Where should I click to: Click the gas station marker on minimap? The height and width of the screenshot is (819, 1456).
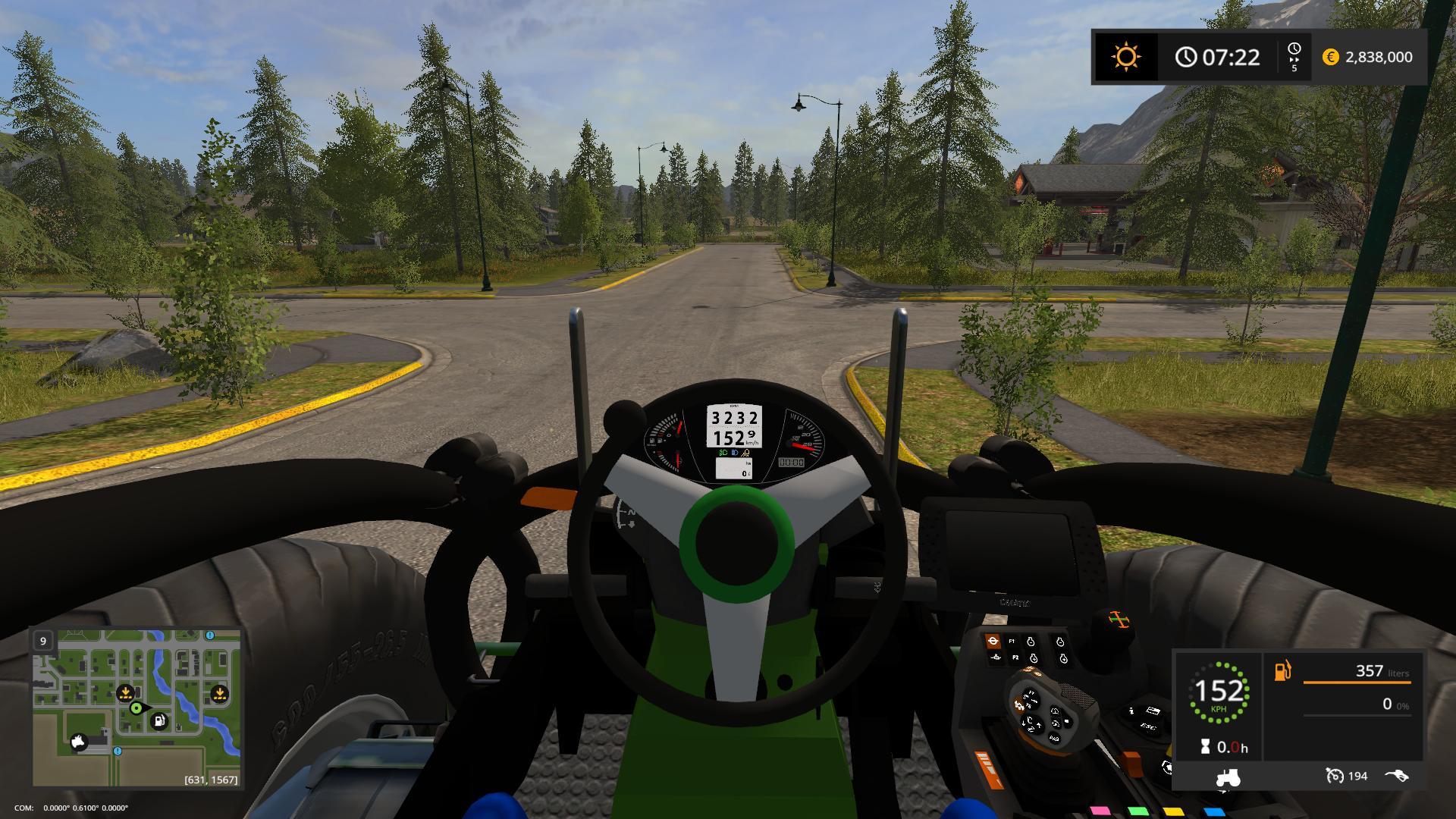(x=160, y=721)
